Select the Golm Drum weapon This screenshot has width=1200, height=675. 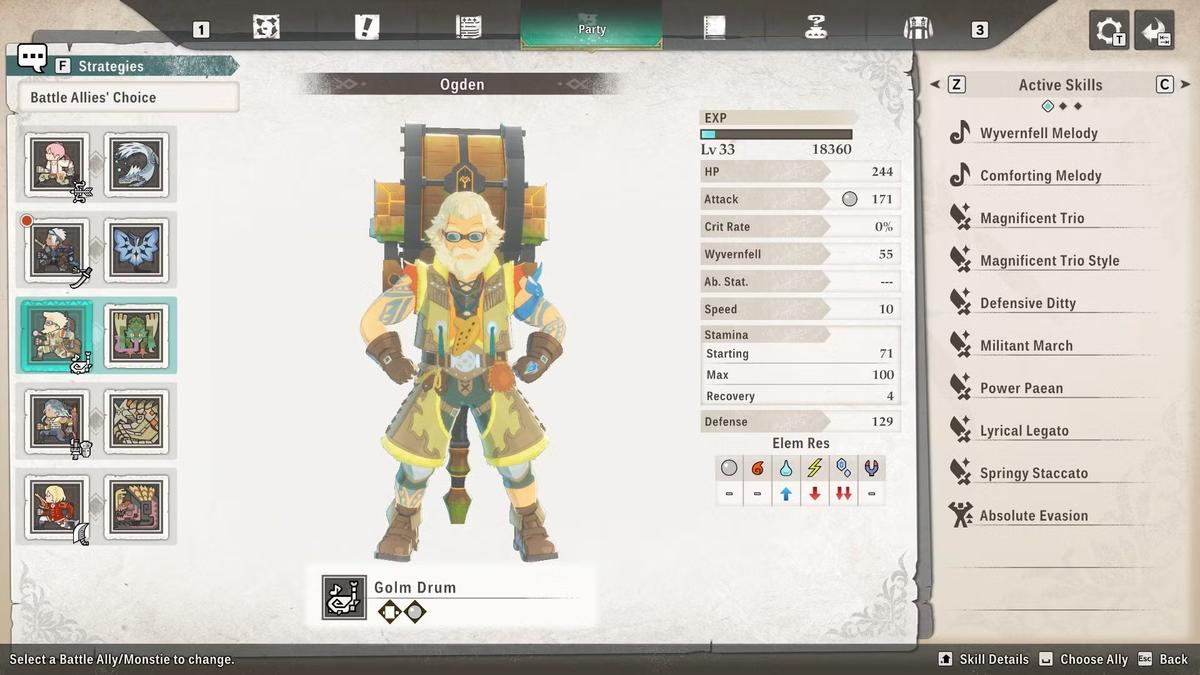click(414, 588)
